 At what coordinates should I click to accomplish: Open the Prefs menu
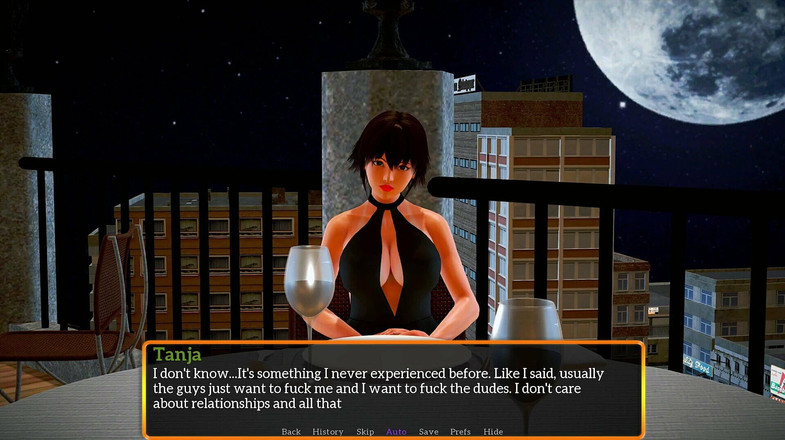coord(460,432)
